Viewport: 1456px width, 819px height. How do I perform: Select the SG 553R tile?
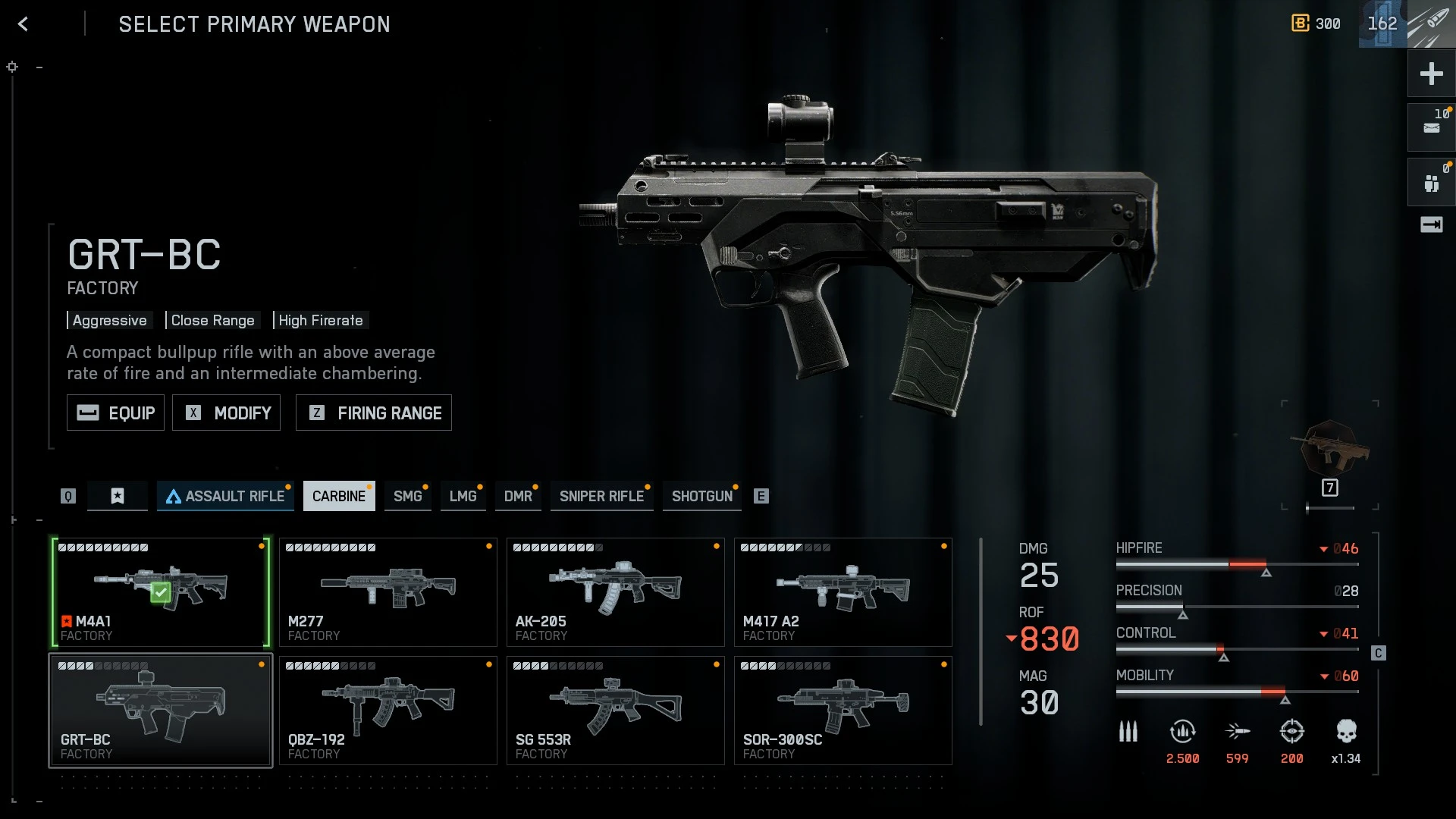pyautogui.click(x=615, y=711)
